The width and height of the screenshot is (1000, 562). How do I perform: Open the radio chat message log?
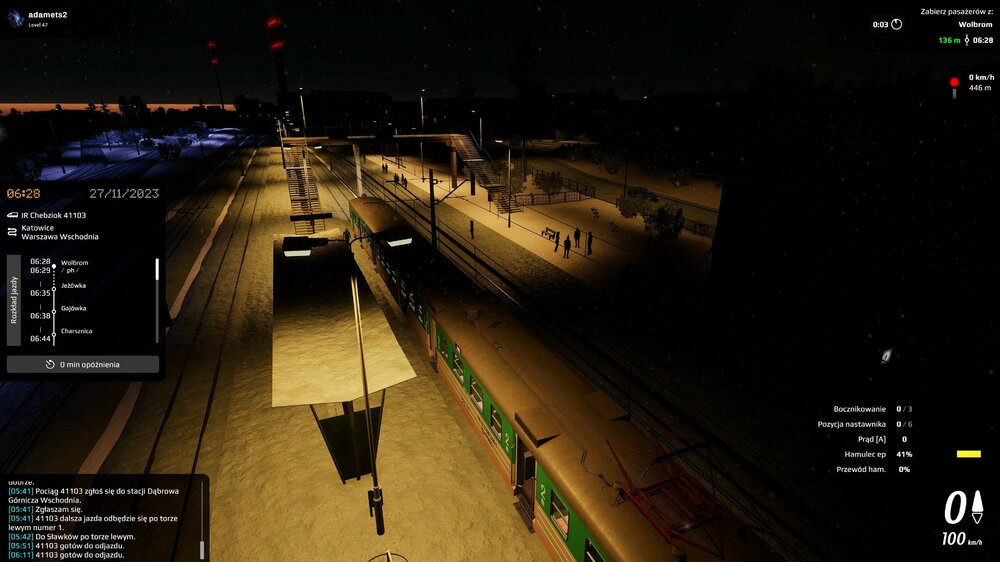tap(100, 518)
